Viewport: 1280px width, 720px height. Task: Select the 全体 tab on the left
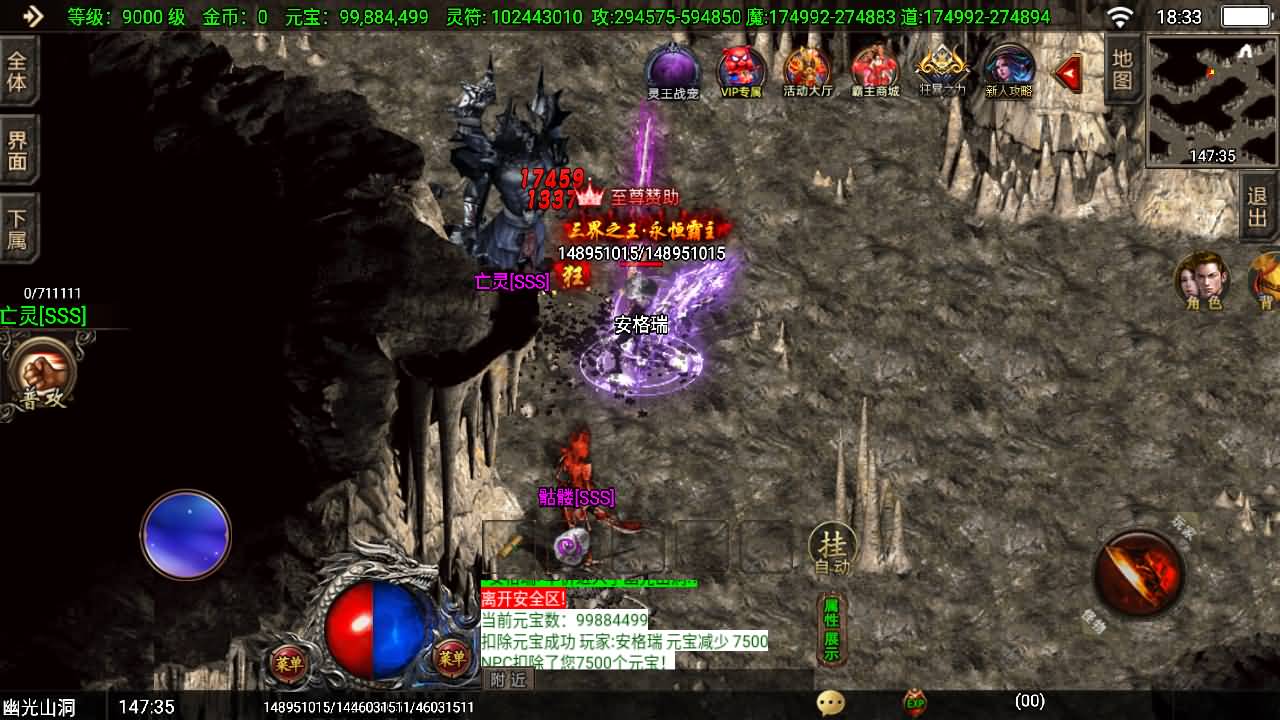18,70
